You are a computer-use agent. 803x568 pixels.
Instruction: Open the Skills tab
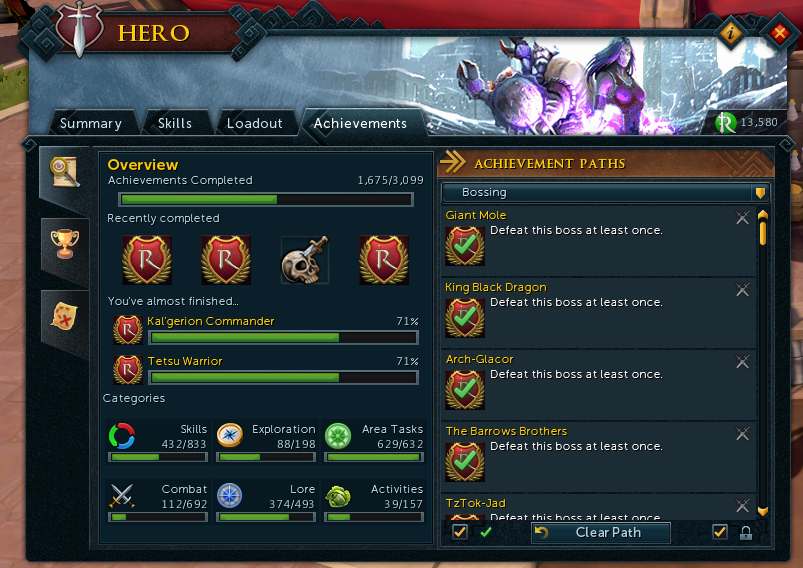[x=175, y=124]
